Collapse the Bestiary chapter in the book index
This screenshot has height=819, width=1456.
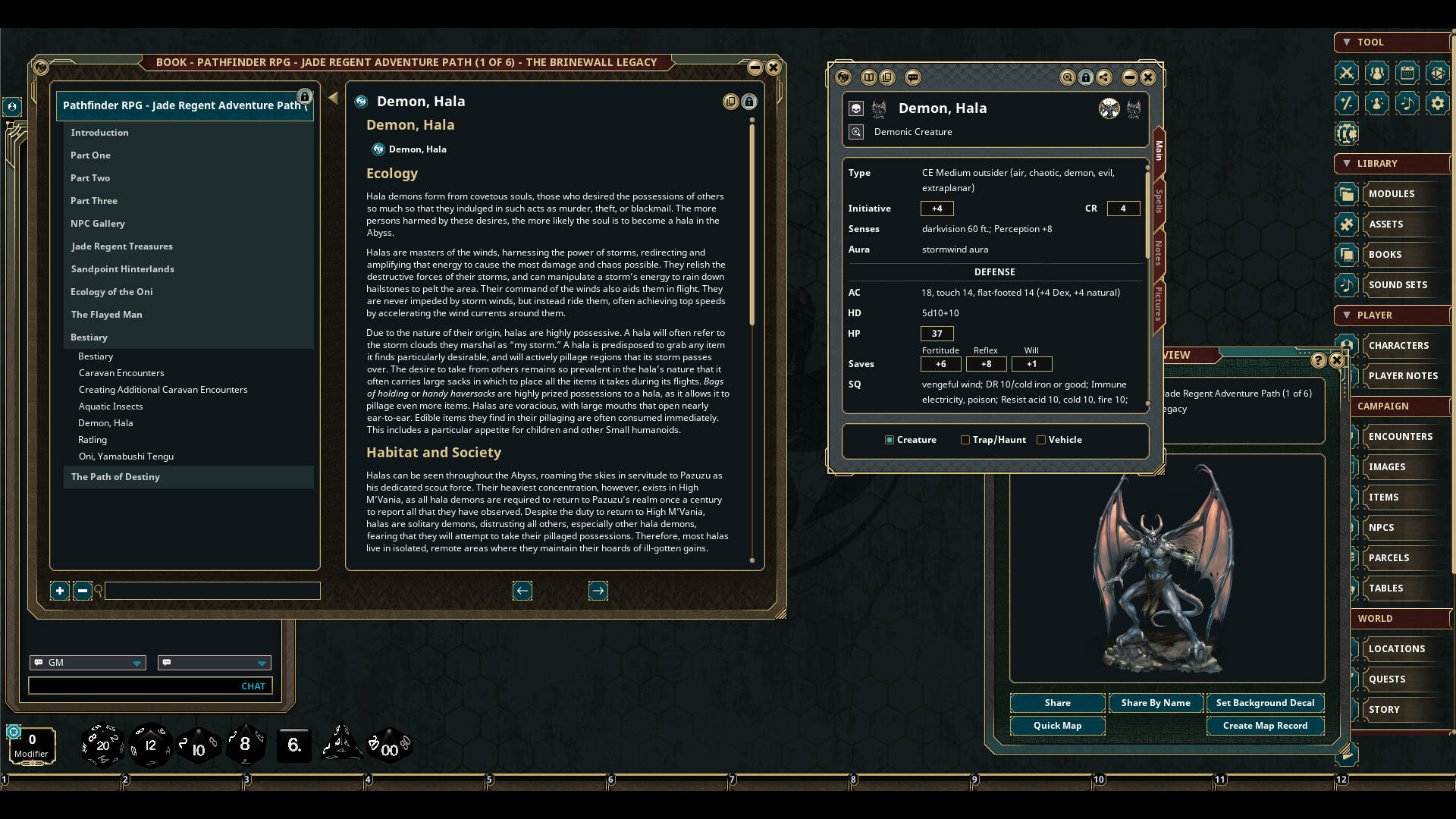point(89,337)
